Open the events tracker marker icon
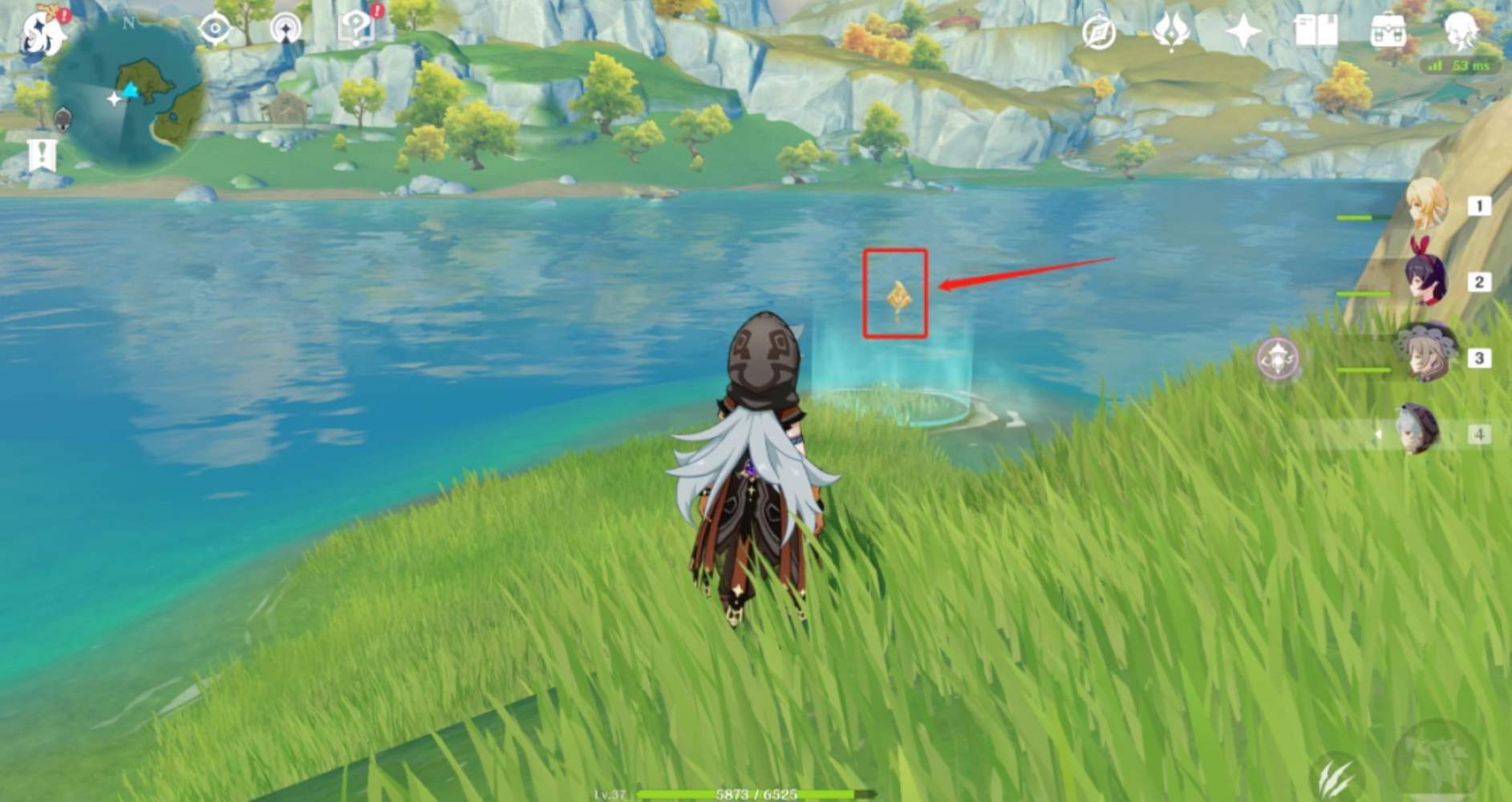 (286, 29)
